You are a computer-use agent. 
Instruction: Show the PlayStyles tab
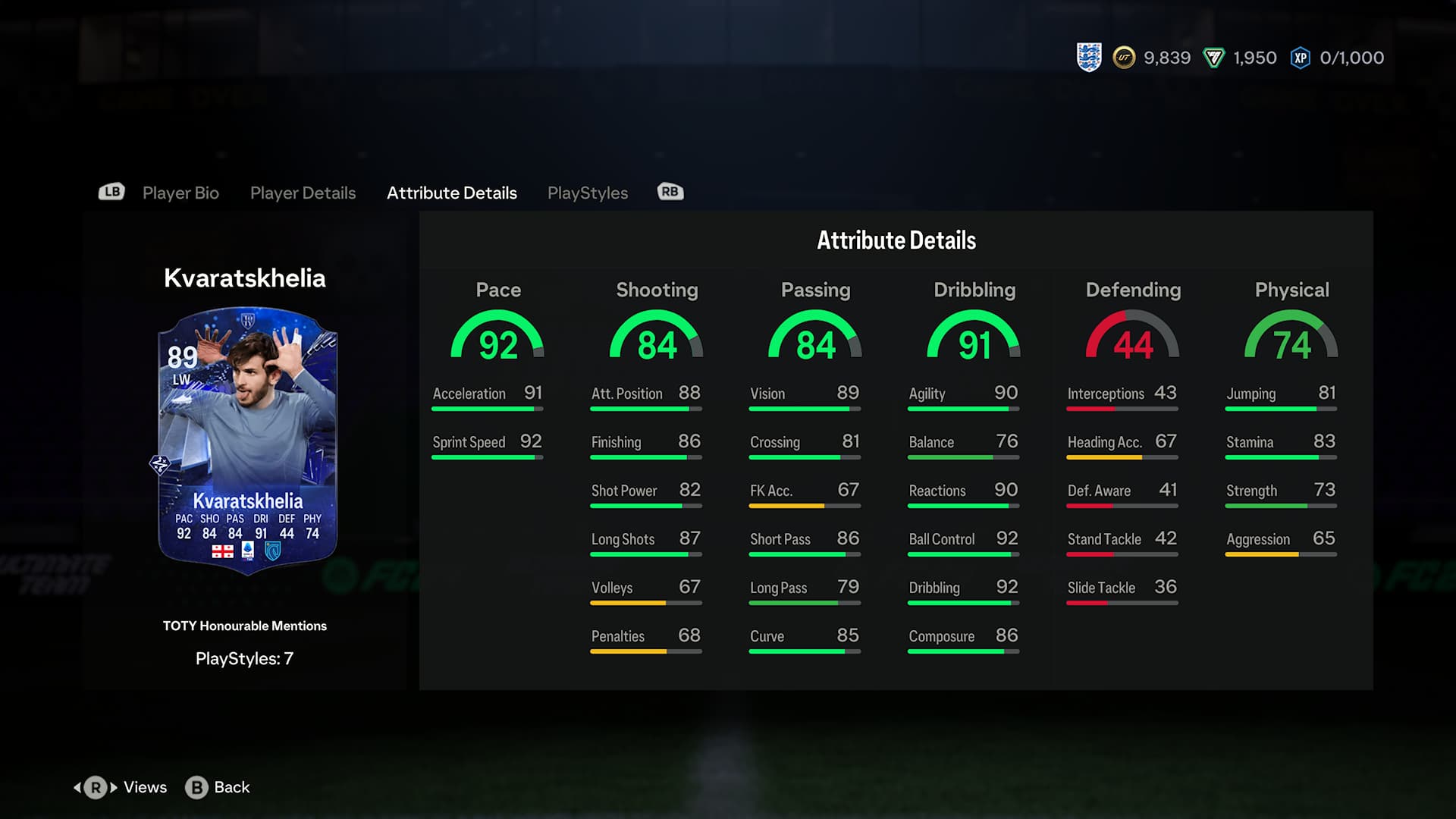click(588, 193)
